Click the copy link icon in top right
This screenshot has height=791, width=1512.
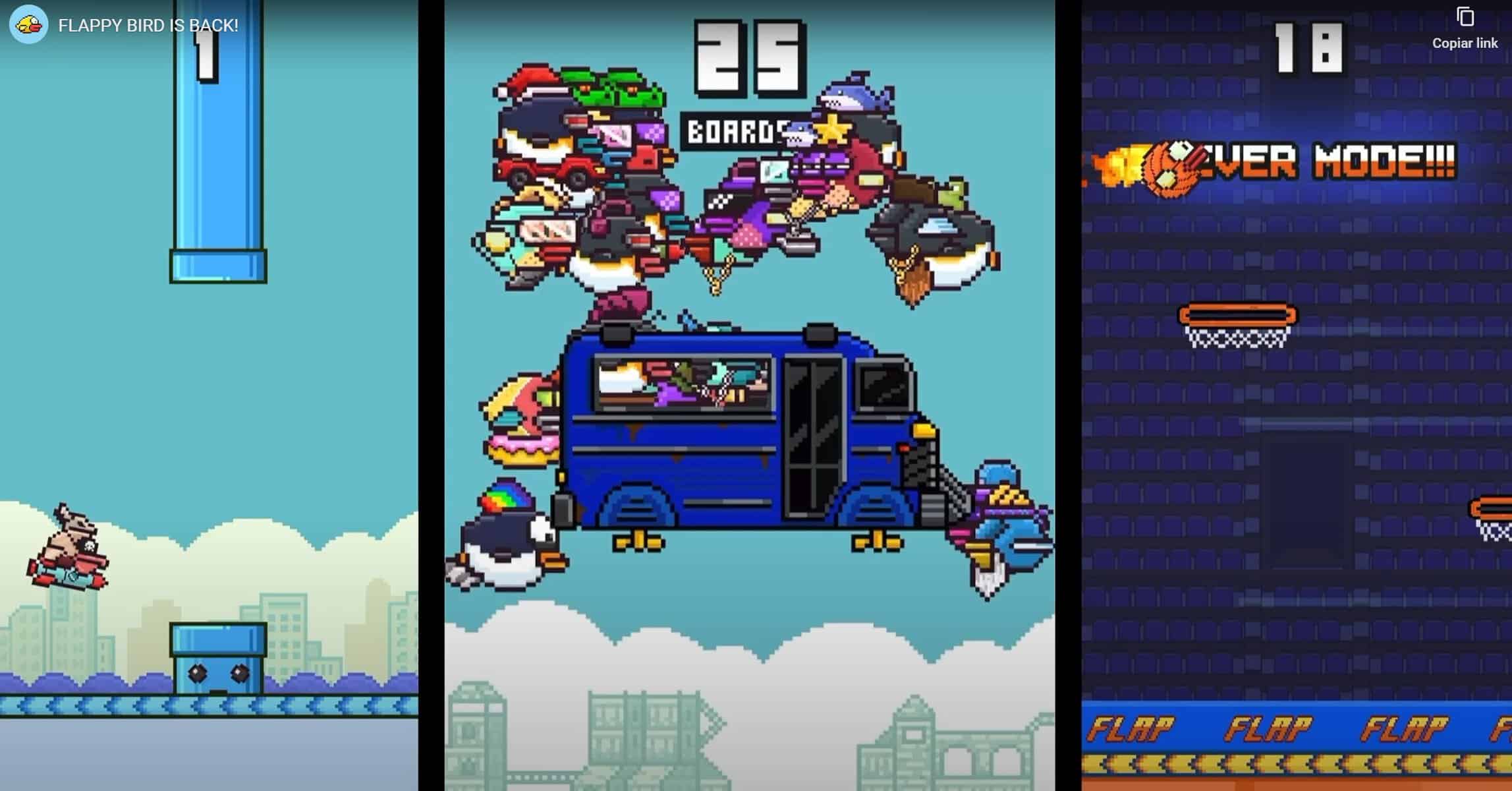tap(1464, 18)
